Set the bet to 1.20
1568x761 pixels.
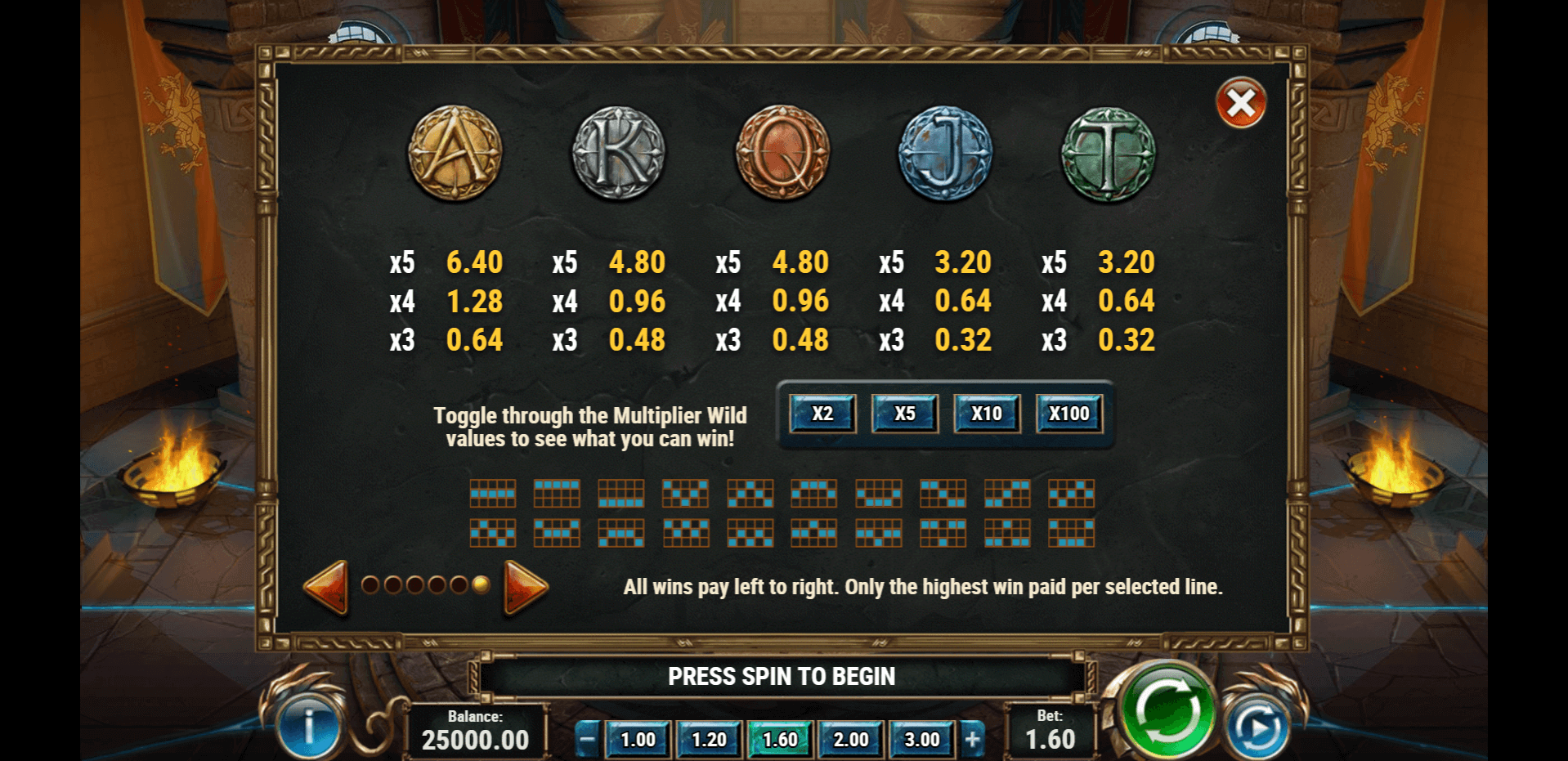tap(709, 740)
